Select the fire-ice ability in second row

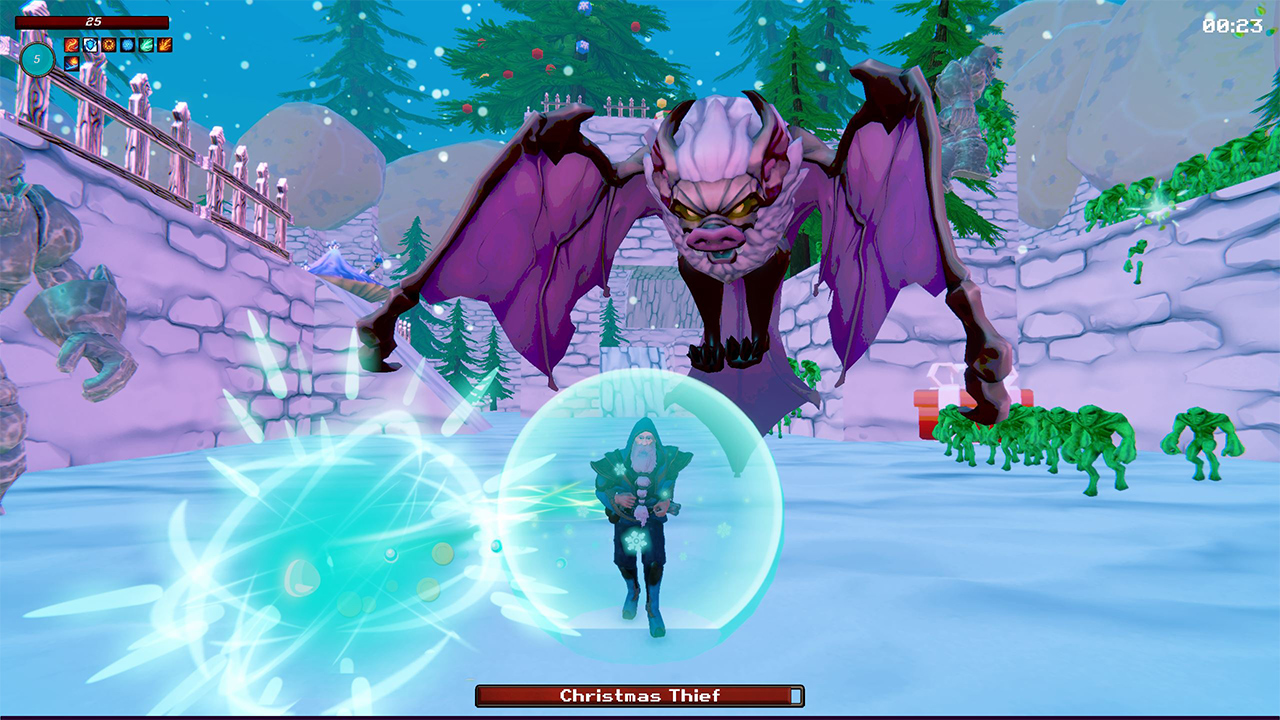click(70, 63)
